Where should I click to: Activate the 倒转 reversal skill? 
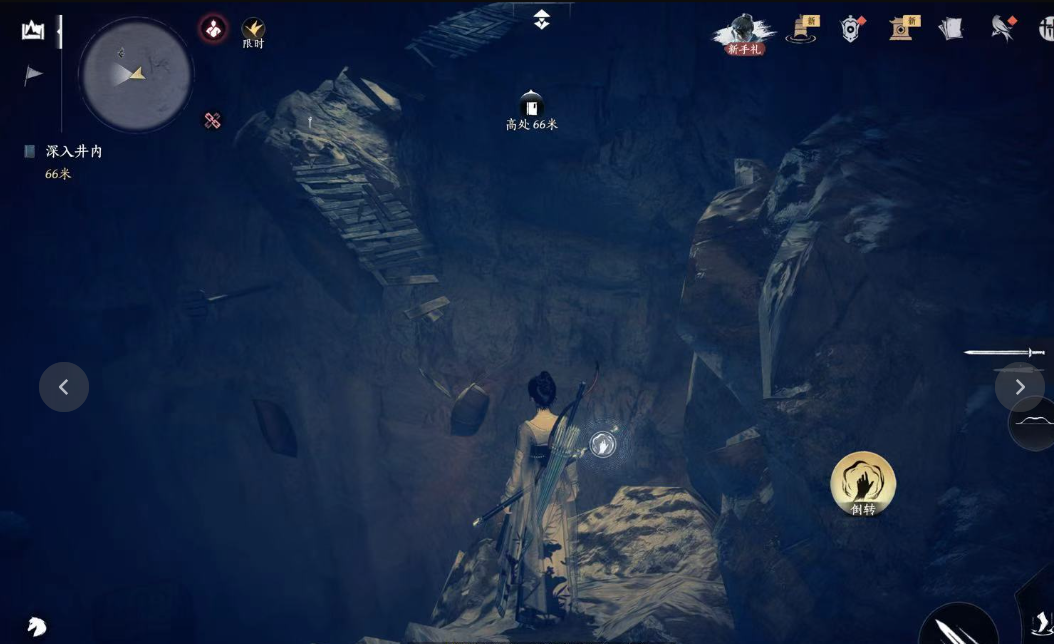862,484
